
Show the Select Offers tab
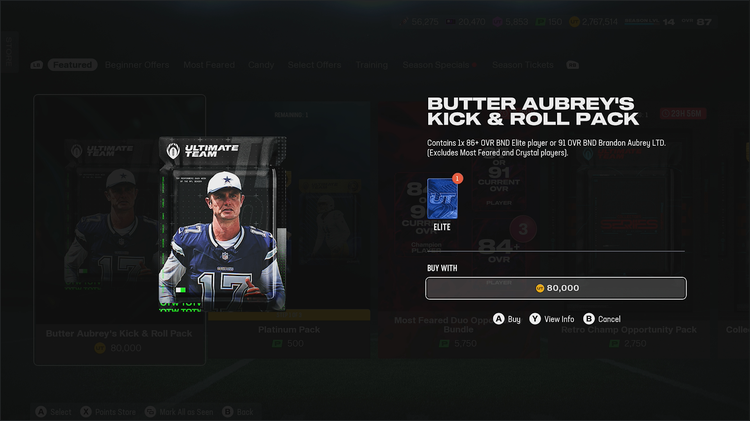(315, 65)
